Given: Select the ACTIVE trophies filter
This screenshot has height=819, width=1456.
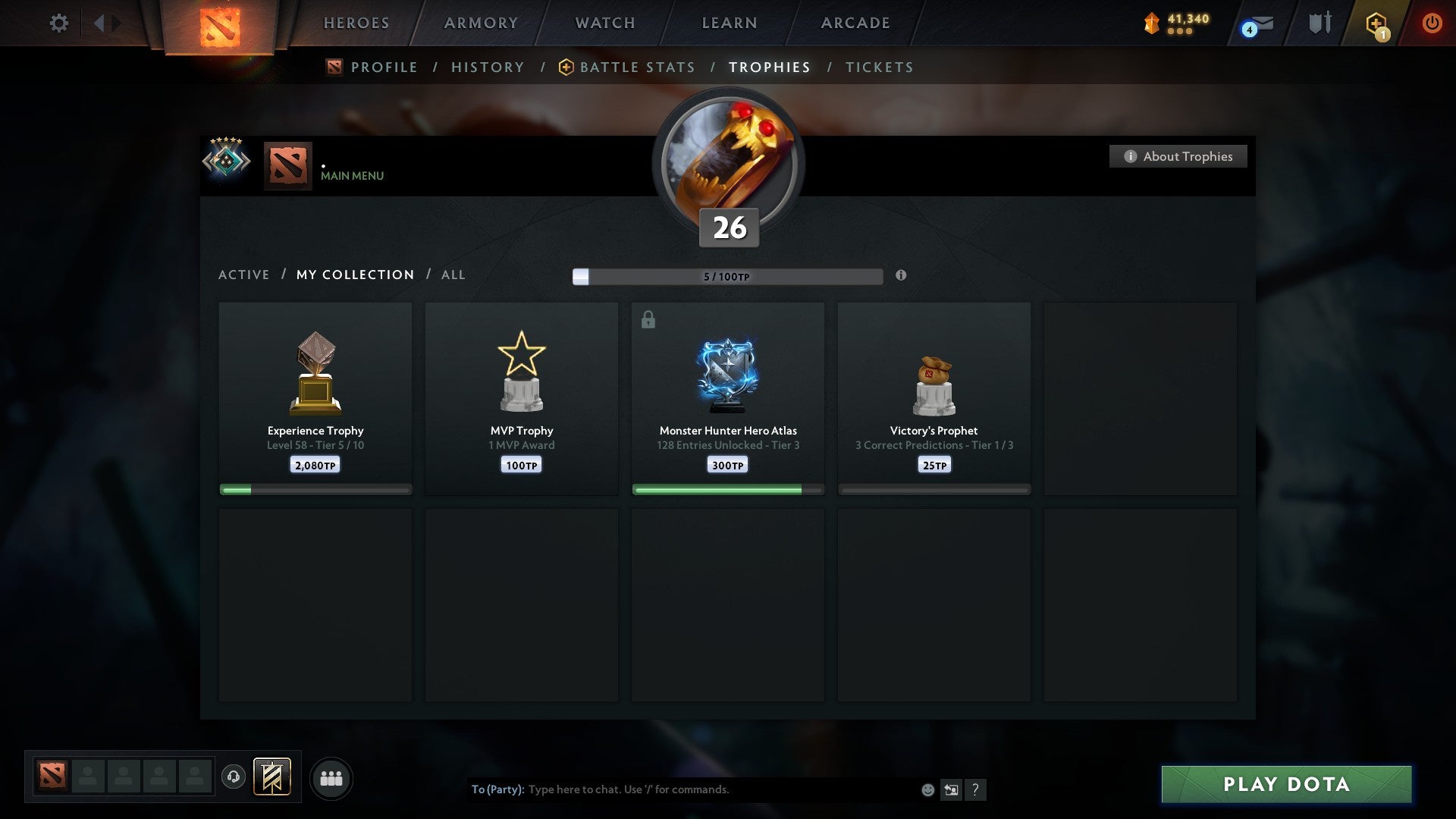Looking at the screenshot, I should (244, 275).
